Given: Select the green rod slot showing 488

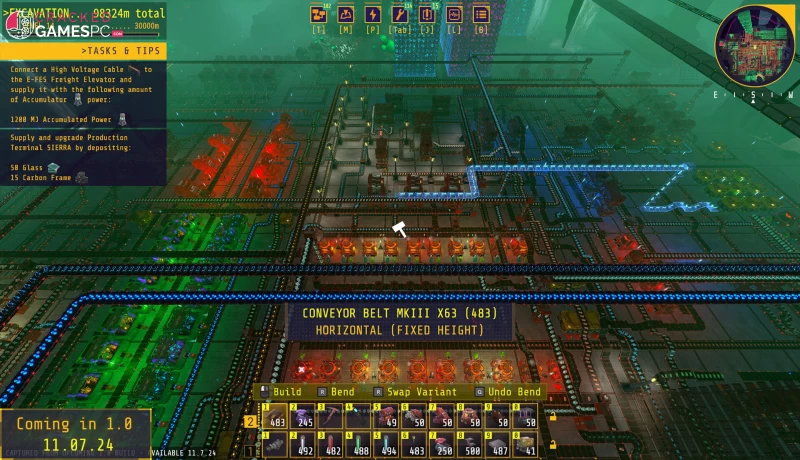Looking at the screenshot, I should pyautogui.click(x=358, y=443).
